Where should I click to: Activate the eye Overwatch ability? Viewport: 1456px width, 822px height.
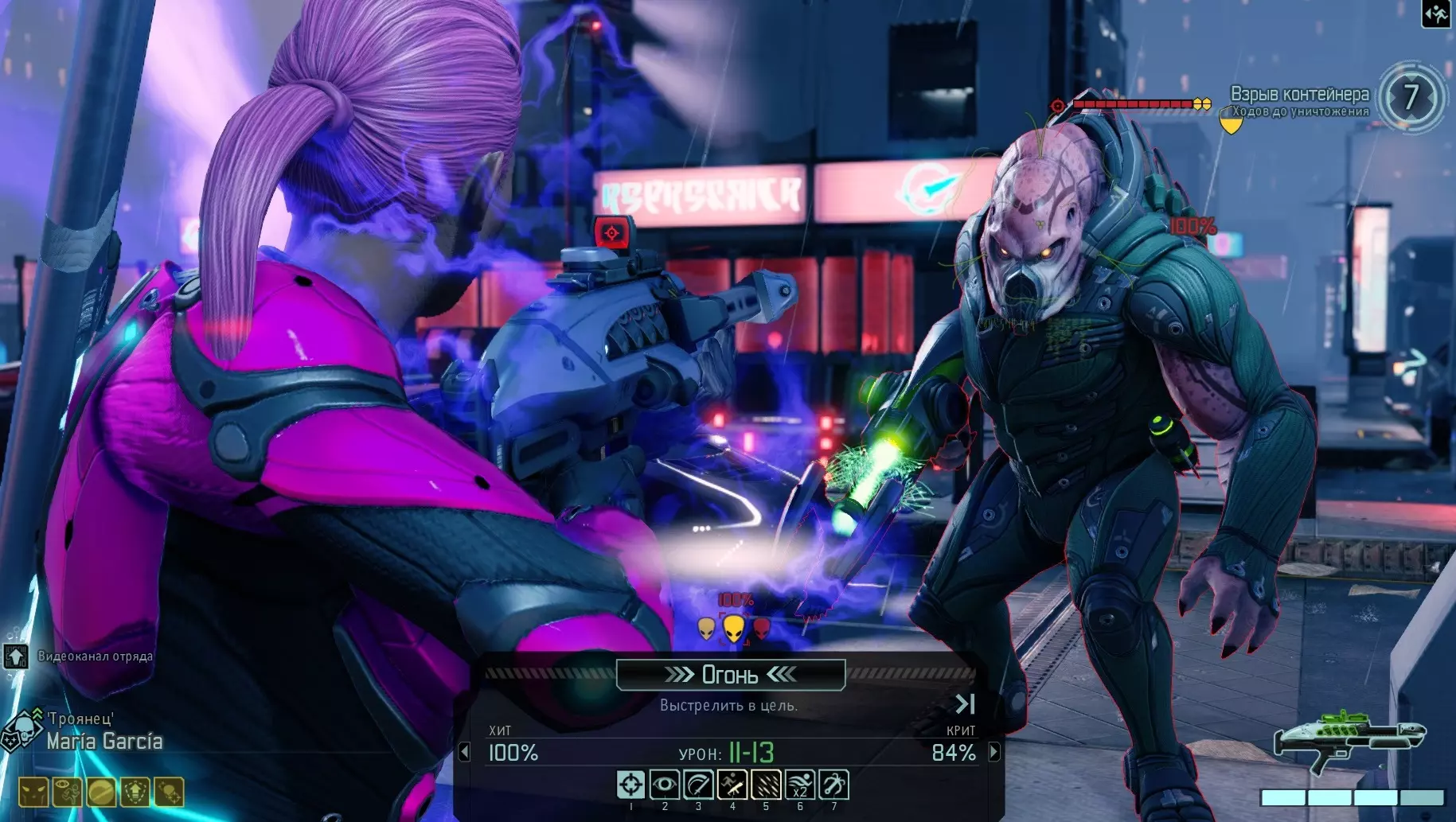[x=664, y=785]
